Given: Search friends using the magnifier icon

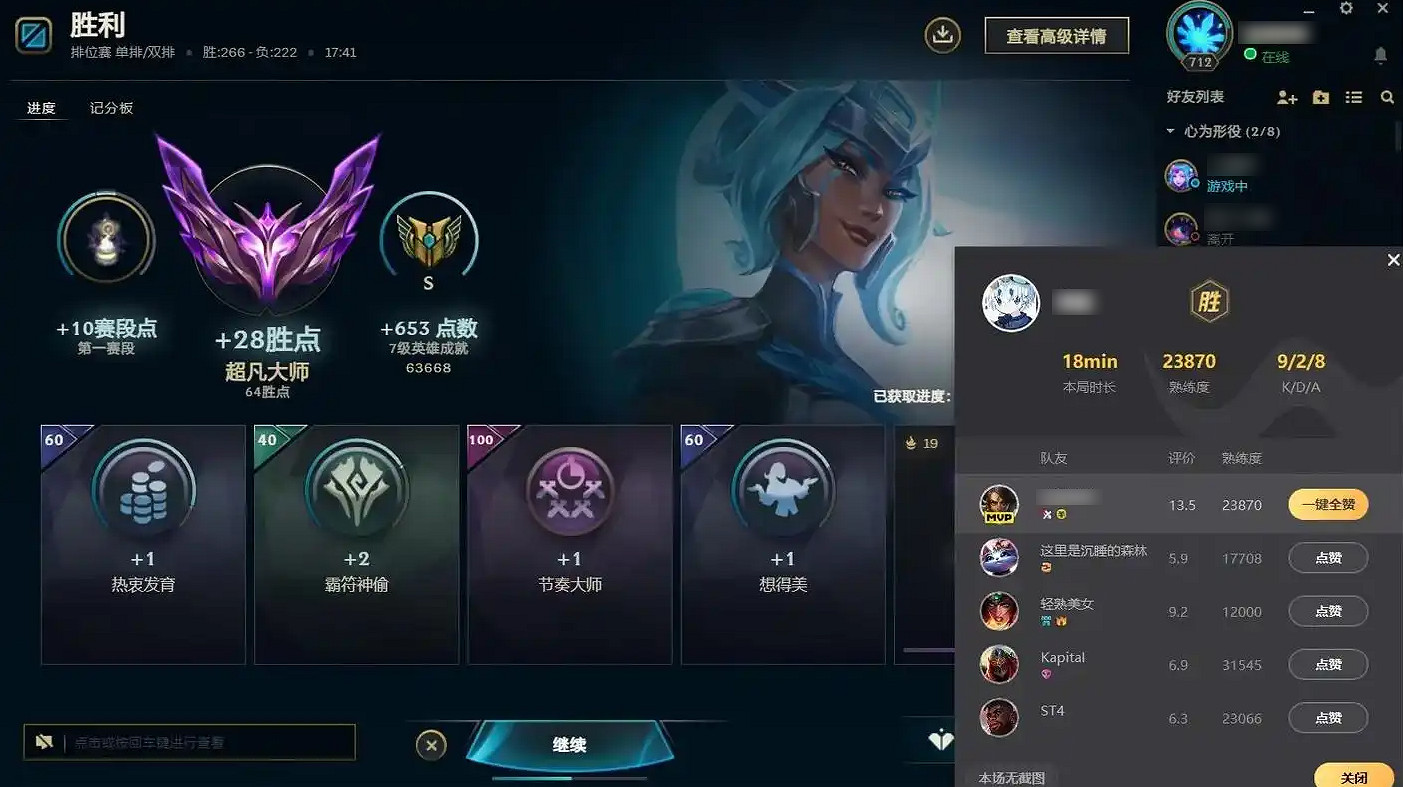Looking at the screenshot, I should [1388, 97].
